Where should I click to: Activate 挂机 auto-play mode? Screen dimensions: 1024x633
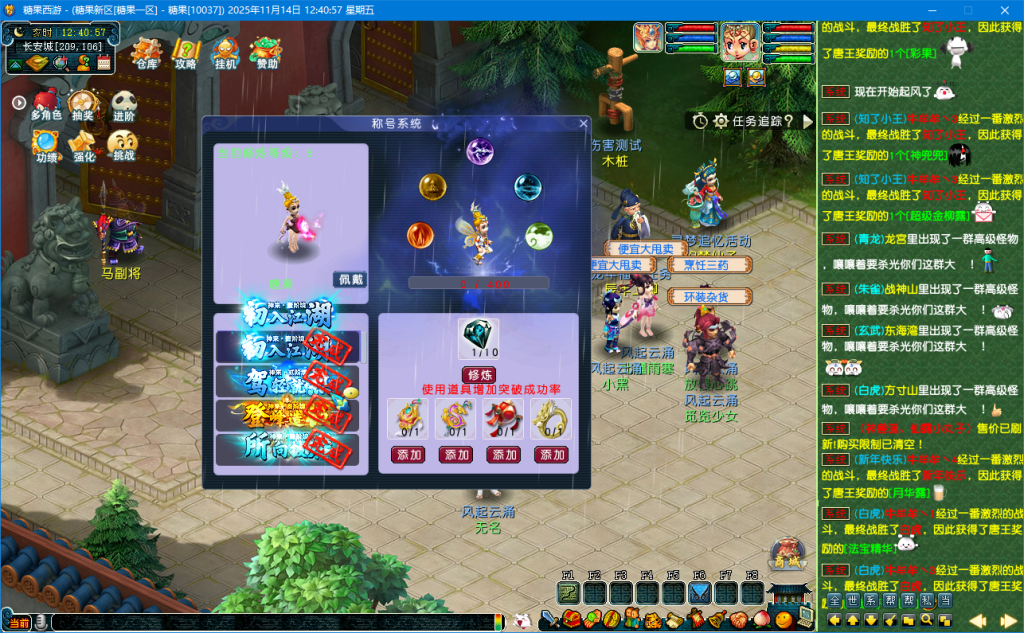pos(226,53)
